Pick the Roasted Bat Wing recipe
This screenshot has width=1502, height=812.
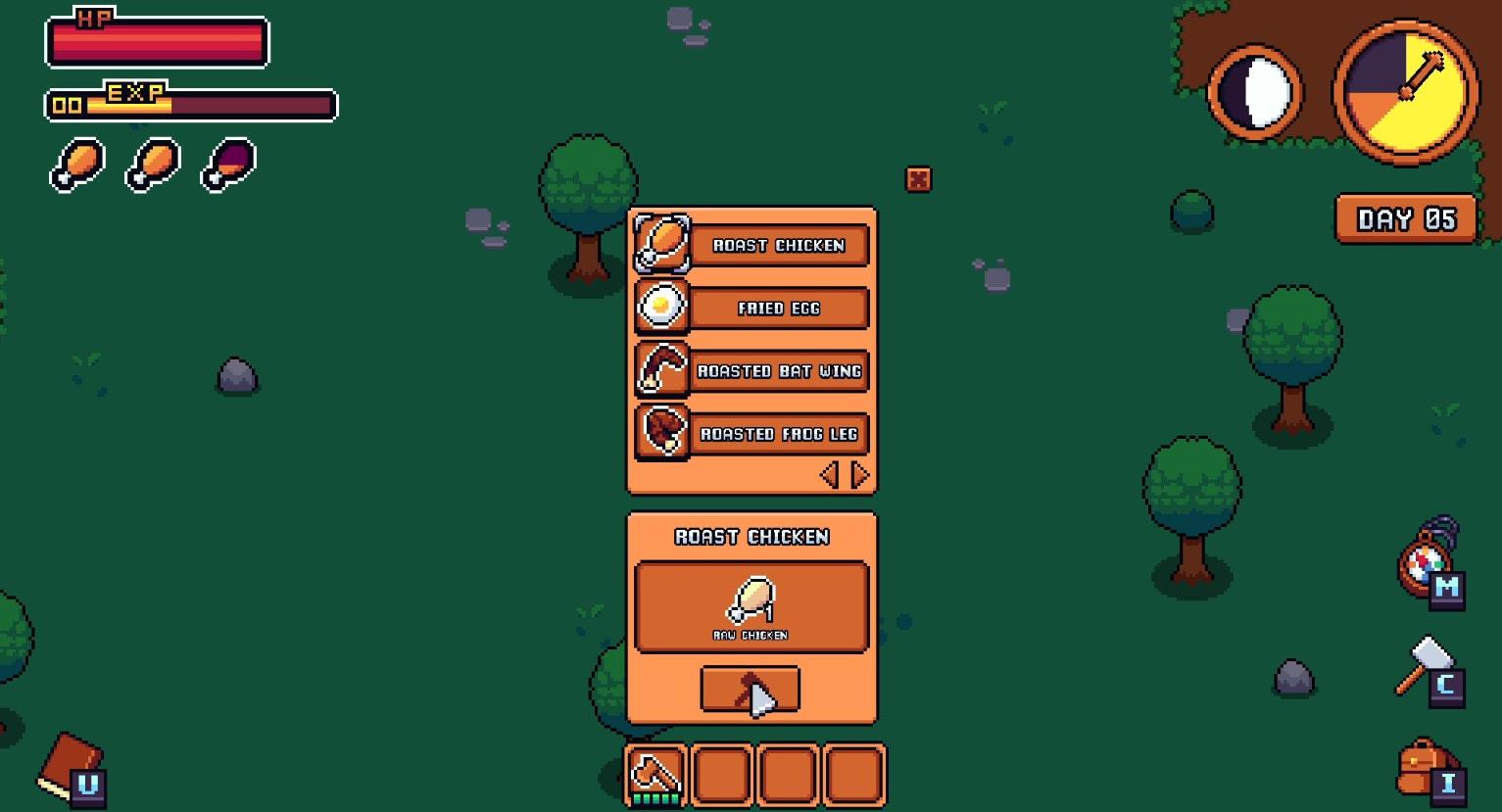click(779, 371)
